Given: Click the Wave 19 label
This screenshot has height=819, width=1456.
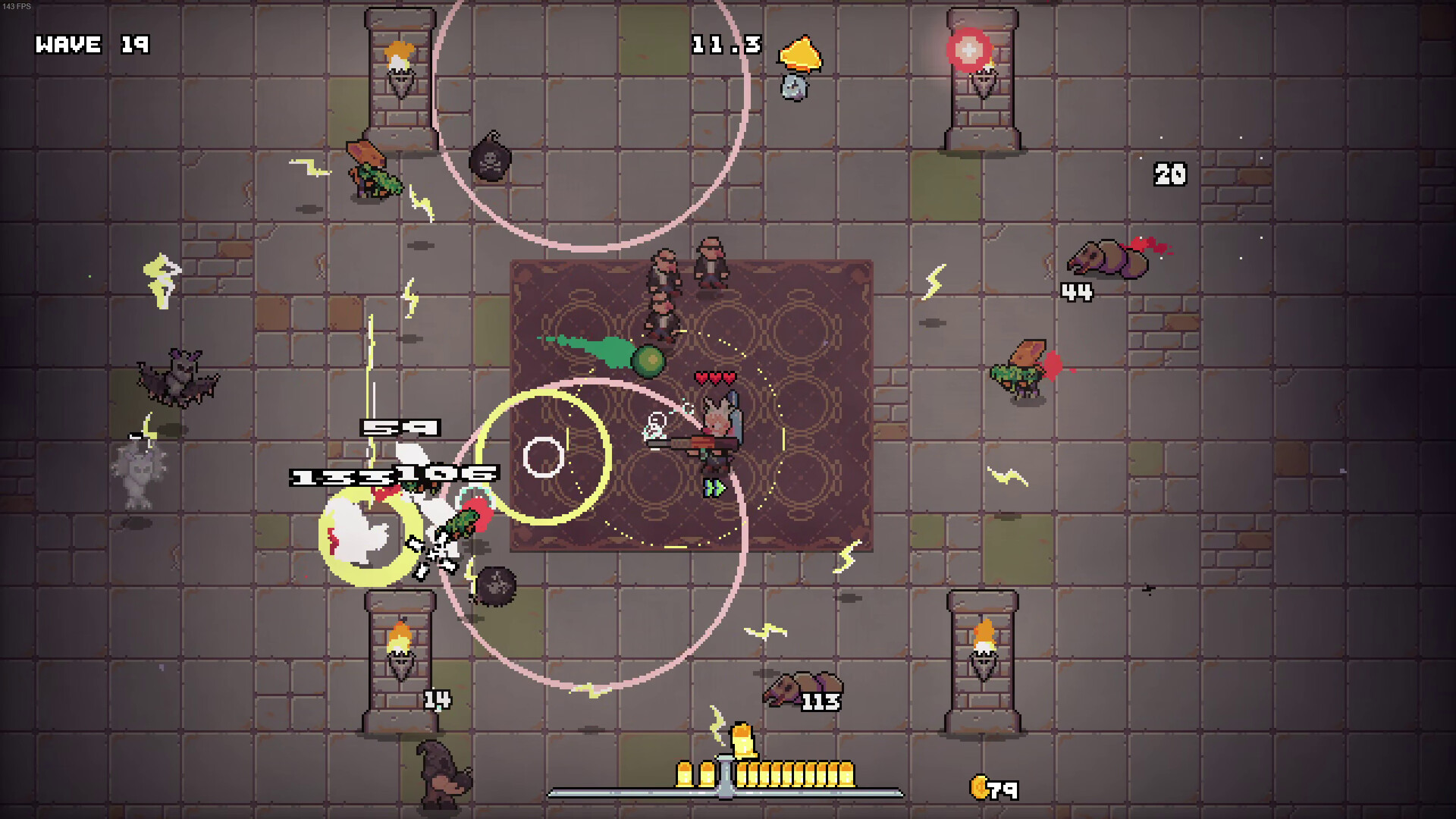Looking at the screenshot, I should point(89,45).
